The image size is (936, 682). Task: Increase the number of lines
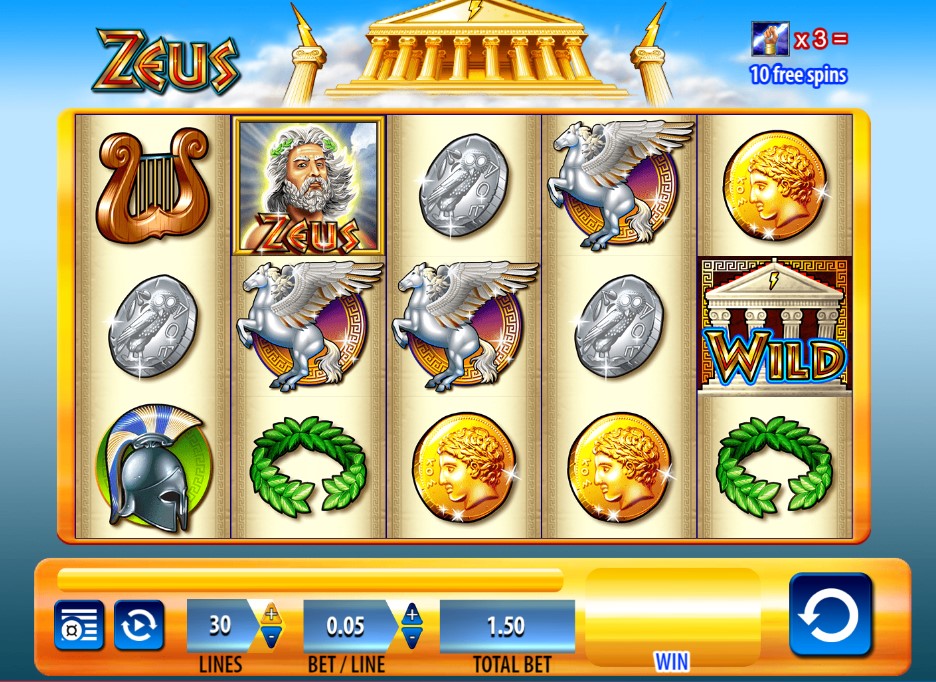coord(271,614)
